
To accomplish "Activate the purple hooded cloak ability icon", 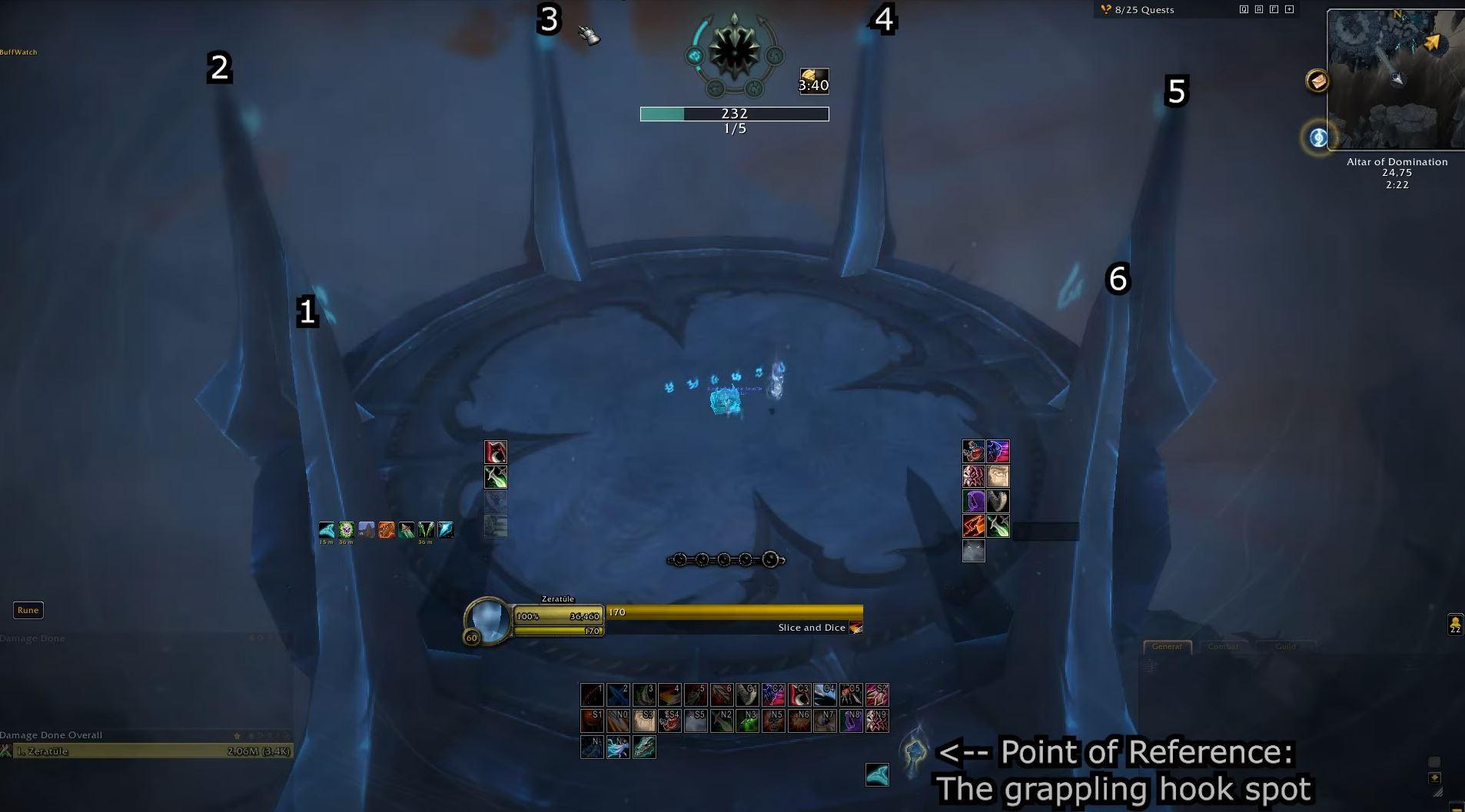I will (975, 501).
